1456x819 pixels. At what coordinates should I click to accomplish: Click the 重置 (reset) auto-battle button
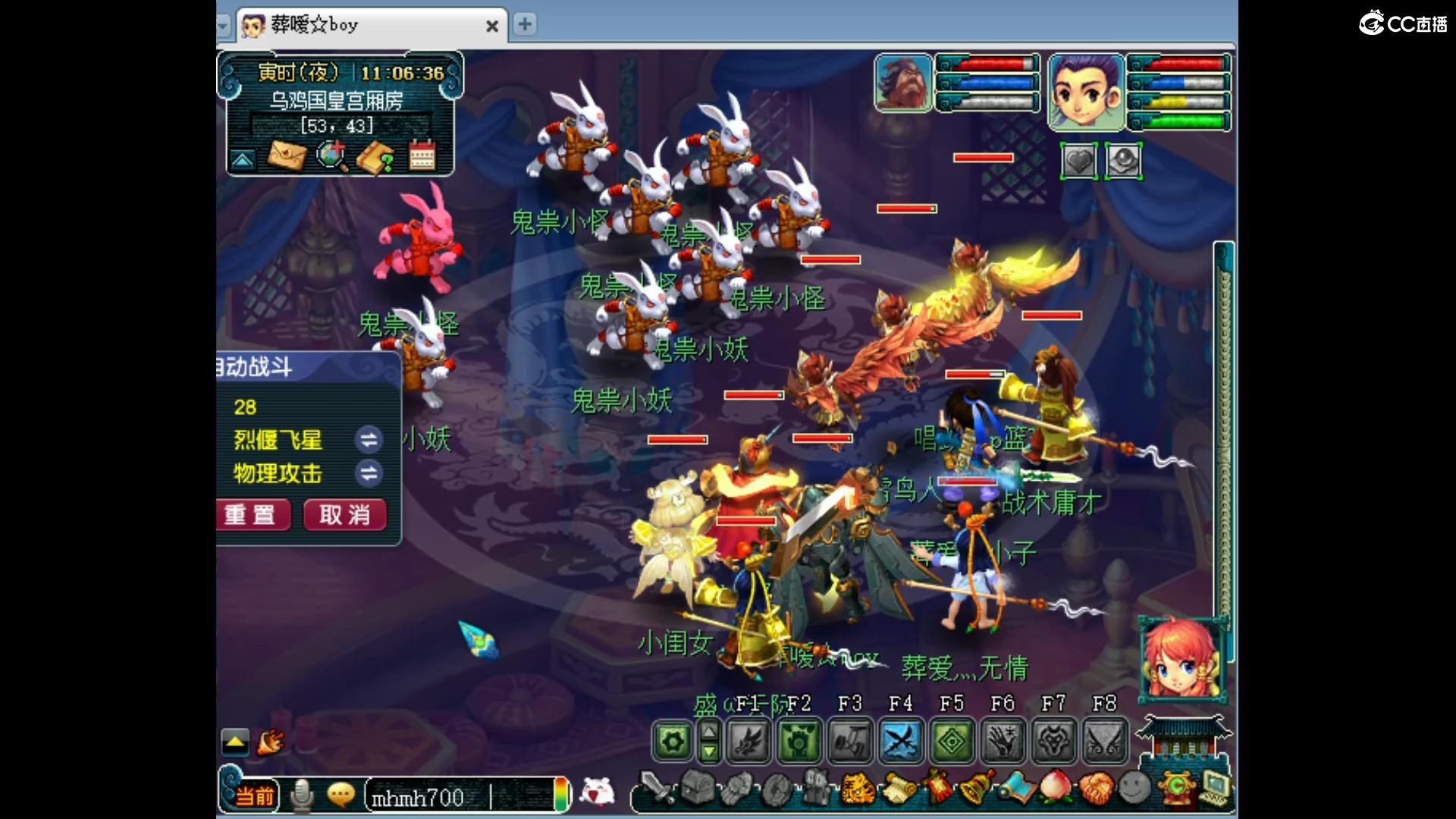pos(252,515)
